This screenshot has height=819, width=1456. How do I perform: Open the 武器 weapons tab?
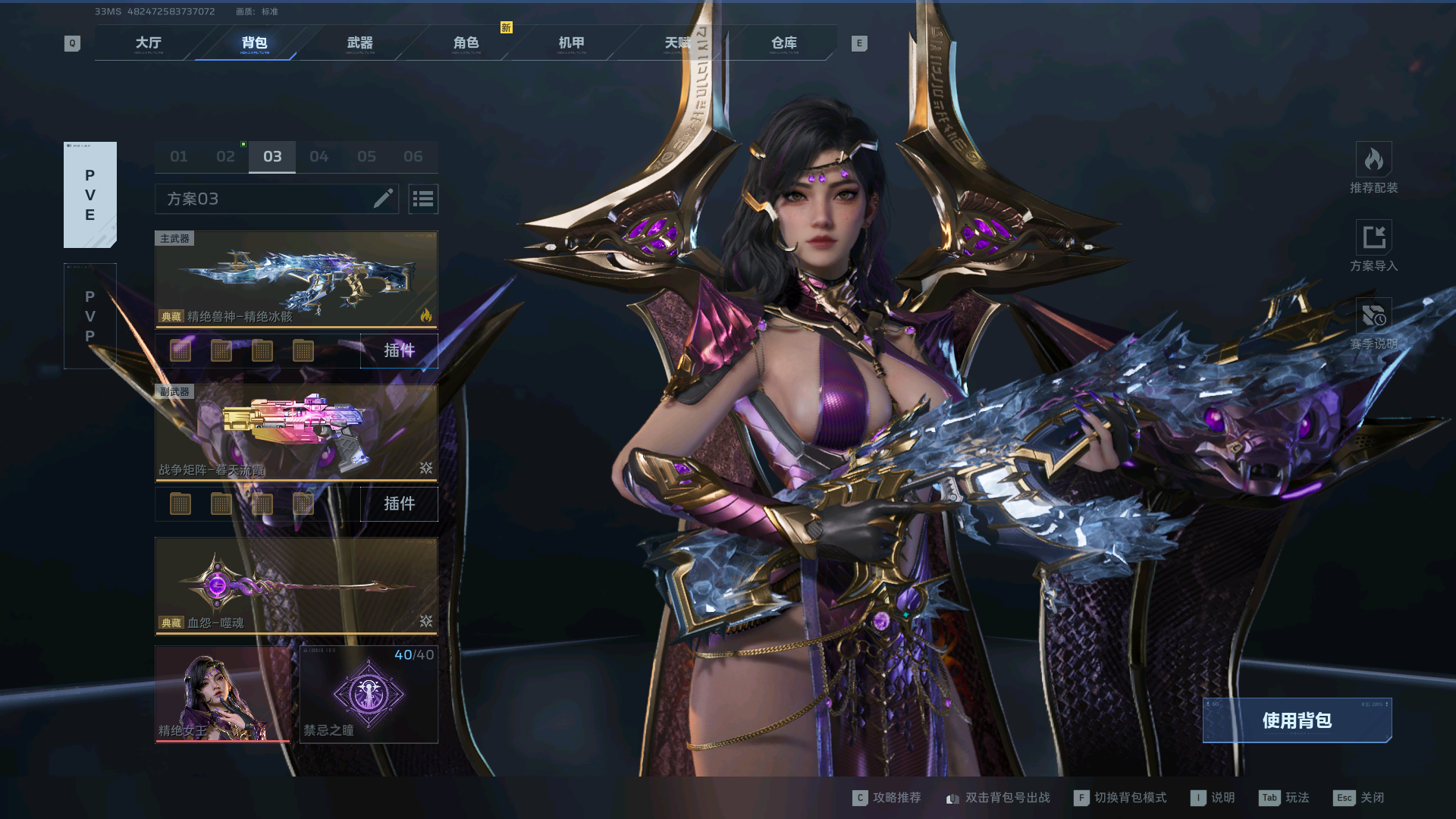click(x=360, y=43)
